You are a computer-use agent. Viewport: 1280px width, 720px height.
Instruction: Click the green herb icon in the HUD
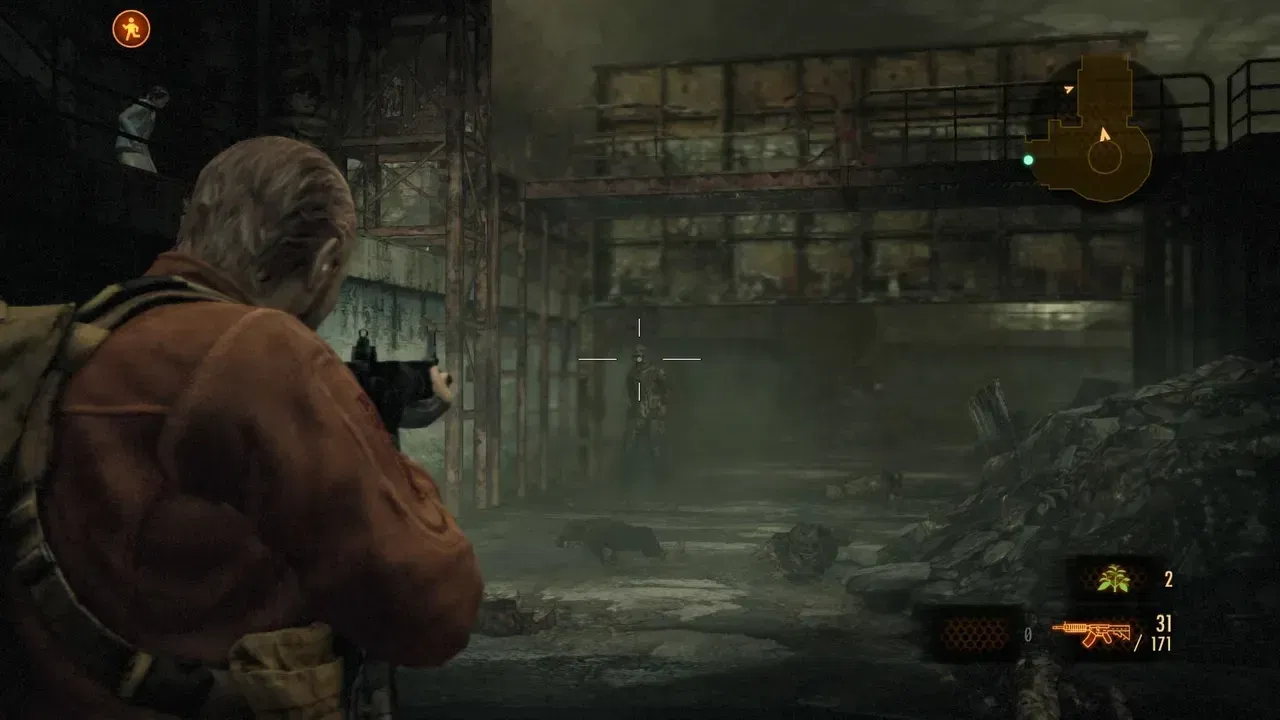(1113, 580)
